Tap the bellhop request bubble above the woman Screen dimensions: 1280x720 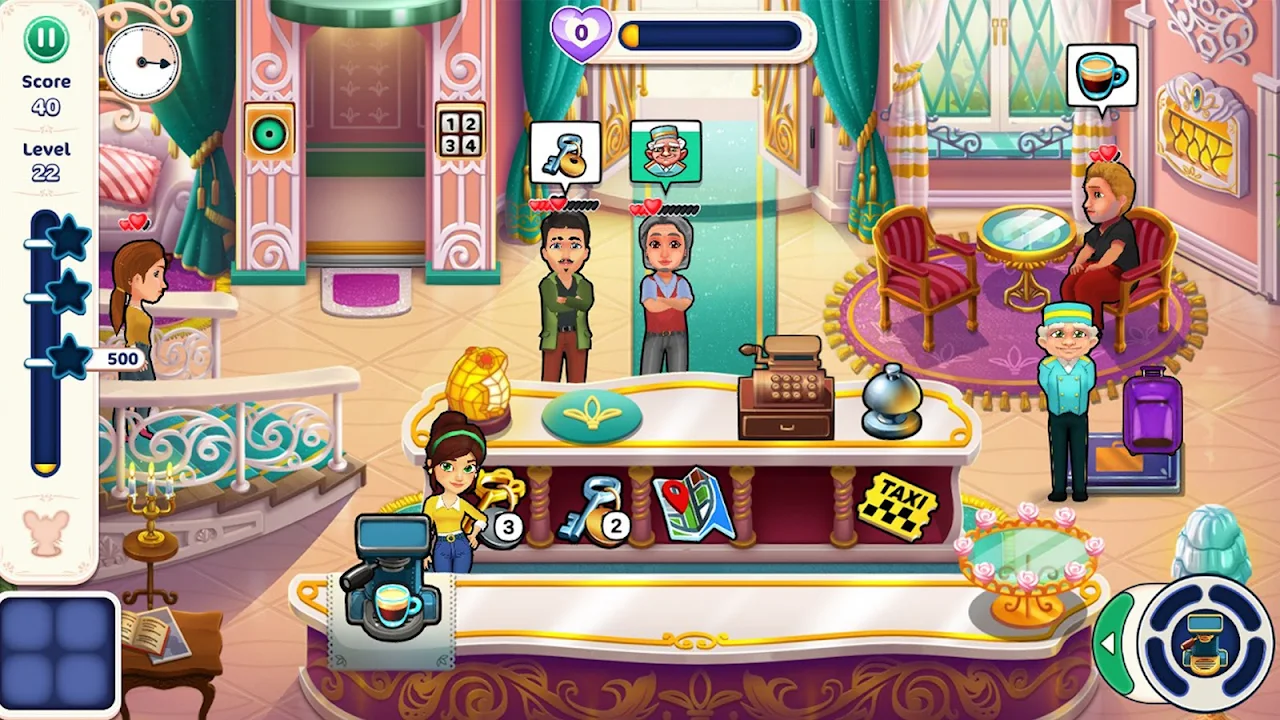(x=665, y=153)
